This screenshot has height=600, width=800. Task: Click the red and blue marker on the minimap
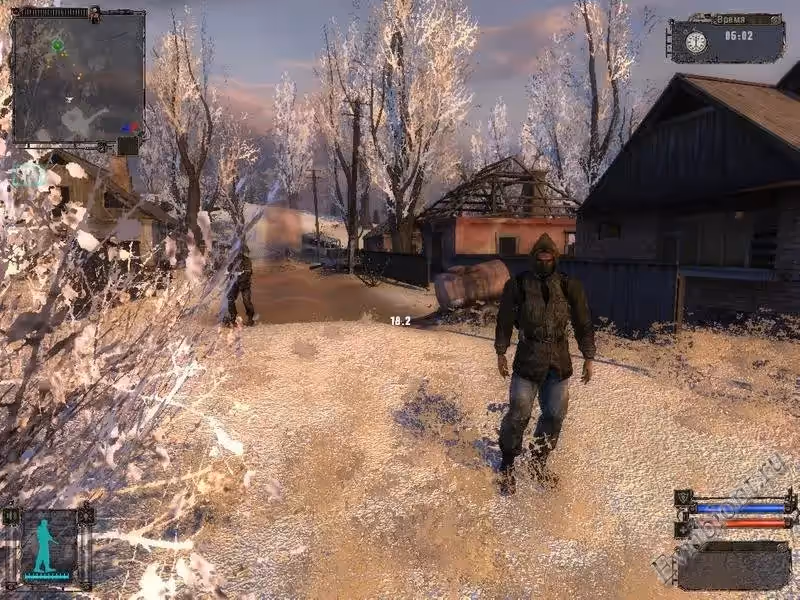[x=130, y=127]
